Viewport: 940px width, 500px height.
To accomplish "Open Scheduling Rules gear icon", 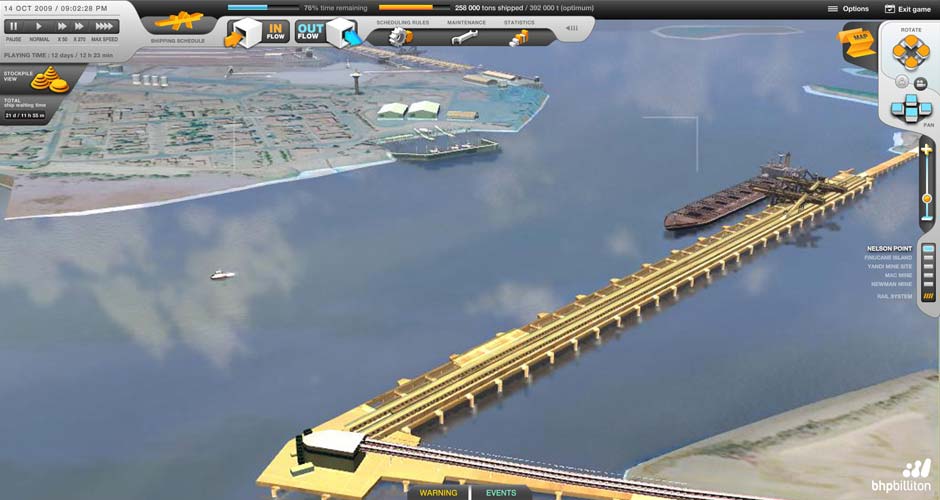I will [402, 38].
